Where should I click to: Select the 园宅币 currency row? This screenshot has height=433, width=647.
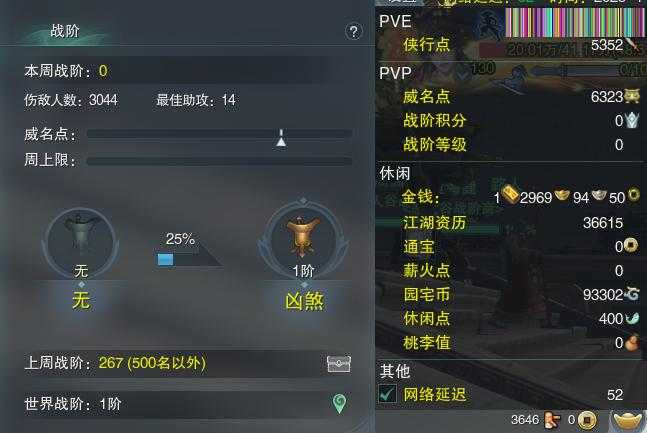[510, 295]
